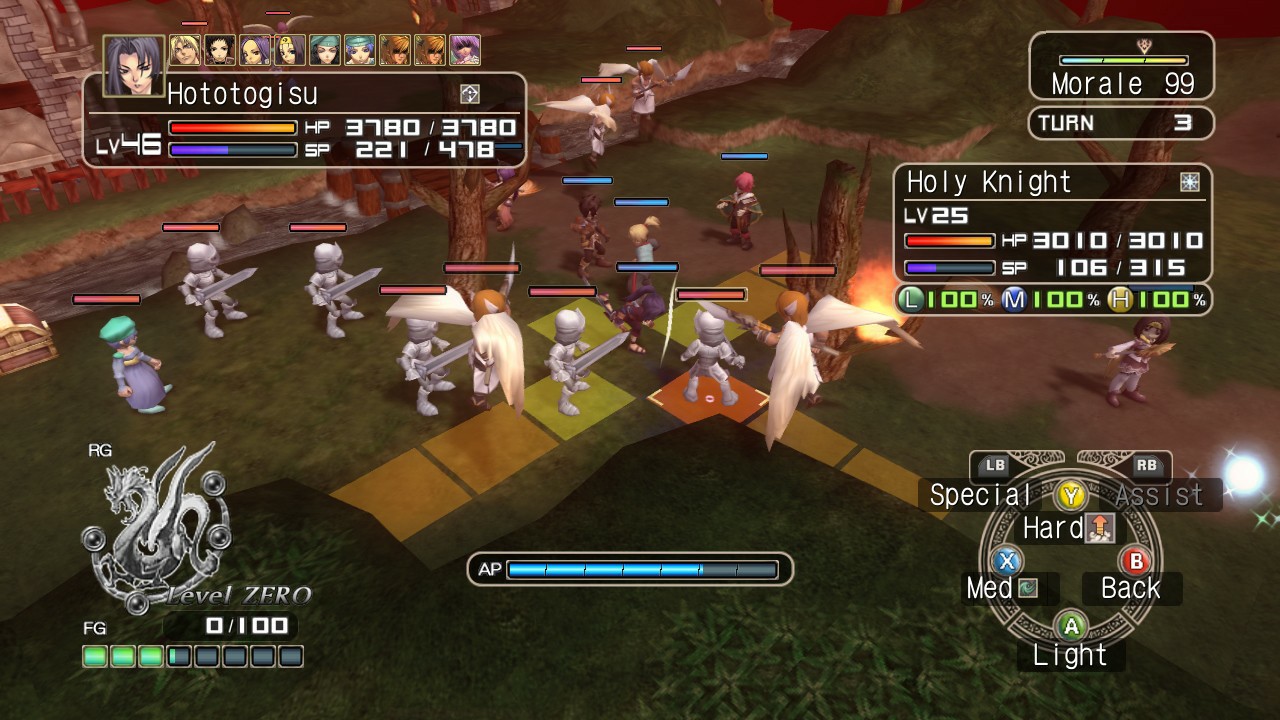This screenshot has height=720, width=1280.
Task: Select the RB Assist shoulder button
Action: pos(1146,467)
